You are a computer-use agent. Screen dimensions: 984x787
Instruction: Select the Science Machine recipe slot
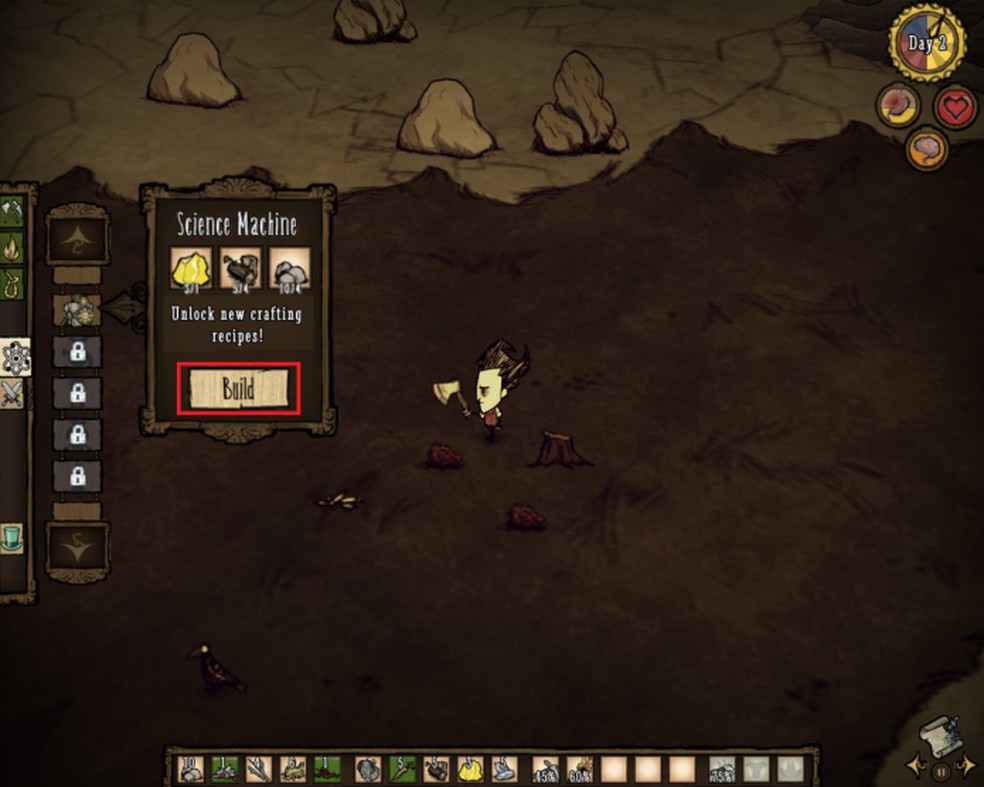tap(76, 311)
